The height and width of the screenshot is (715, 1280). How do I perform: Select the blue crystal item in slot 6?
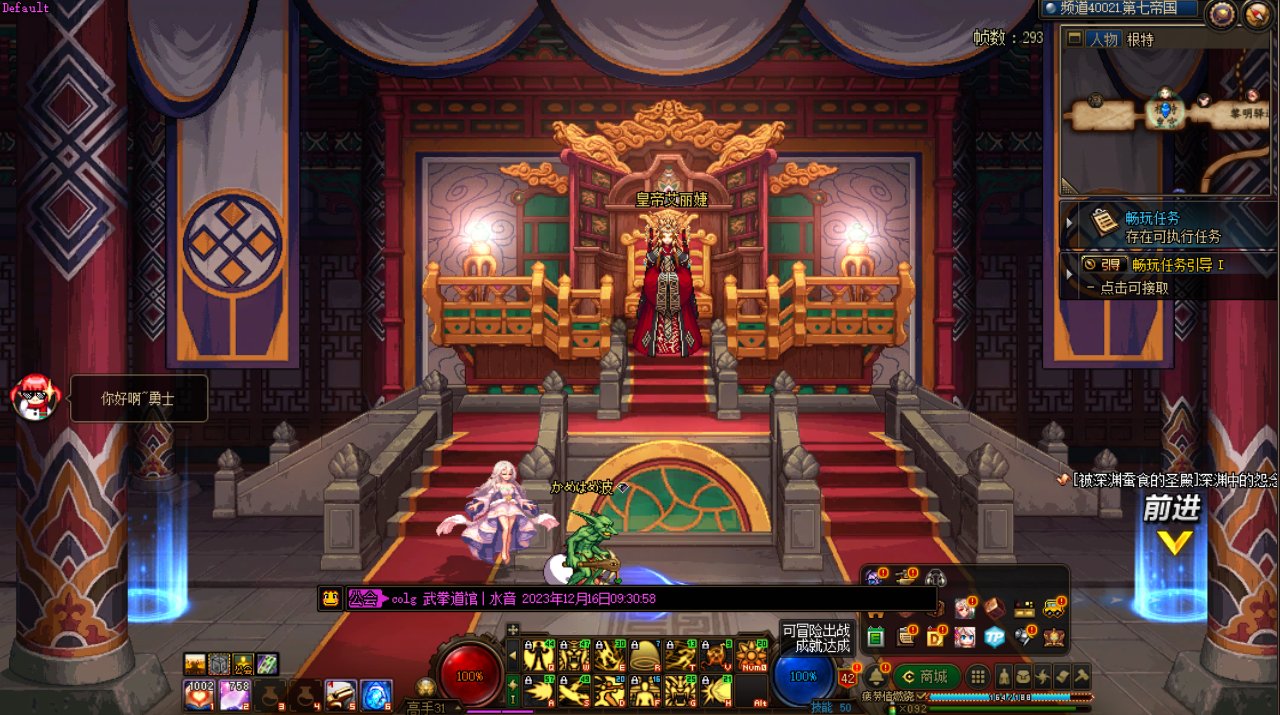click(376, 694)
